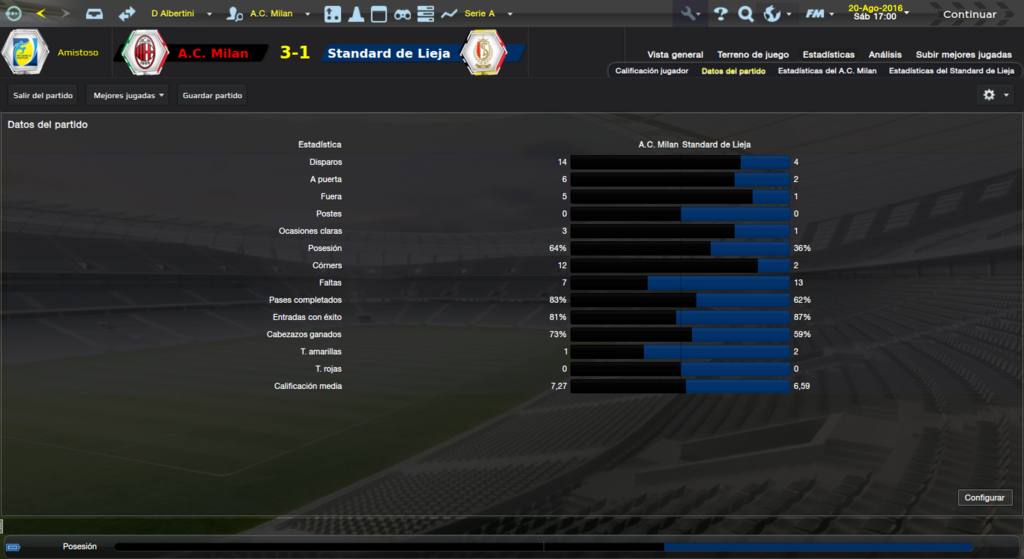Open the Terreno de juego tab
The width and height of the screenshot is (1024, 559).
(753, 55)
